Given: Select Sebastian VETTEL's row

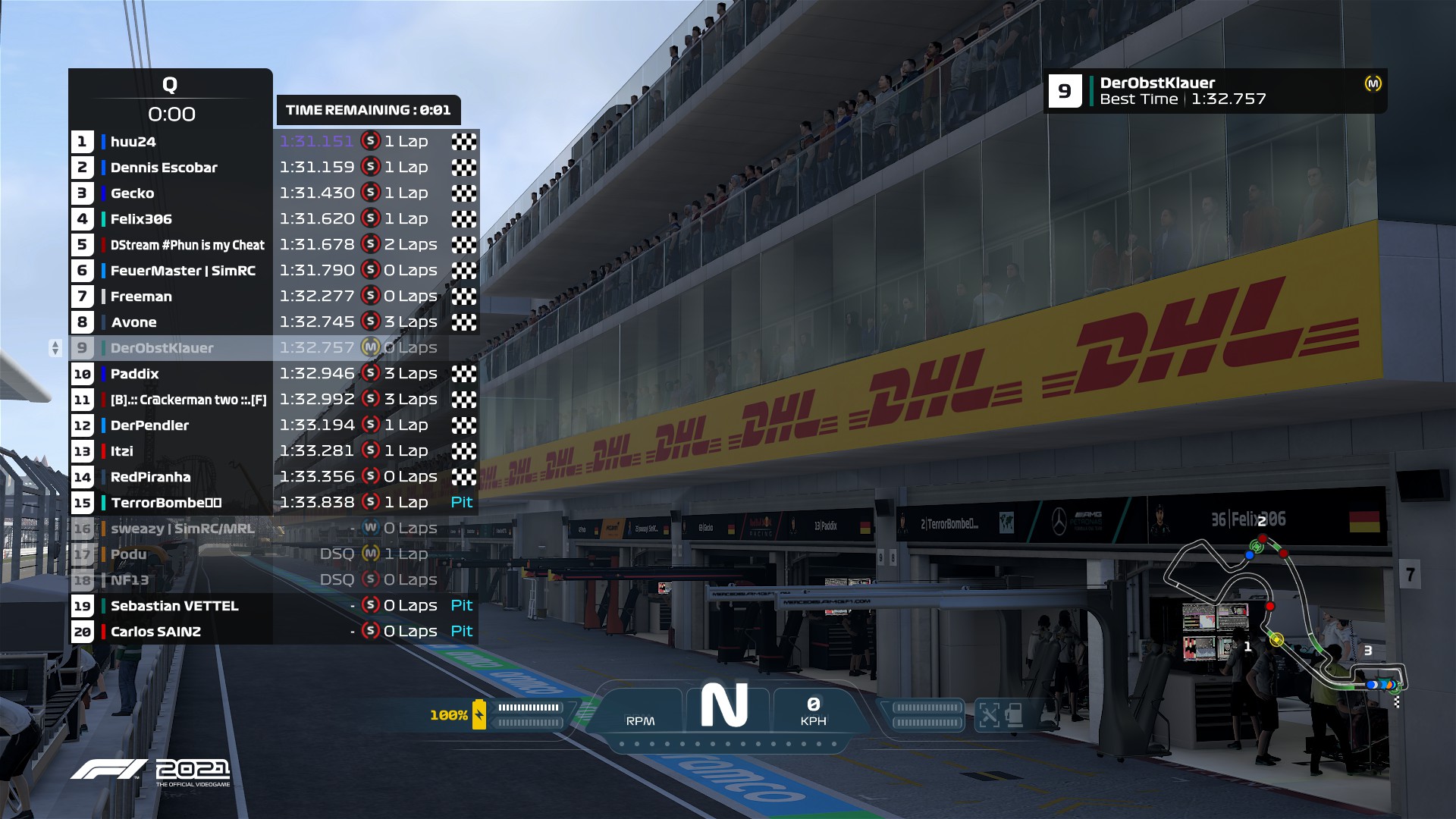Looking at the screenshot, I should pyautogui.click(x=174, y=606).
